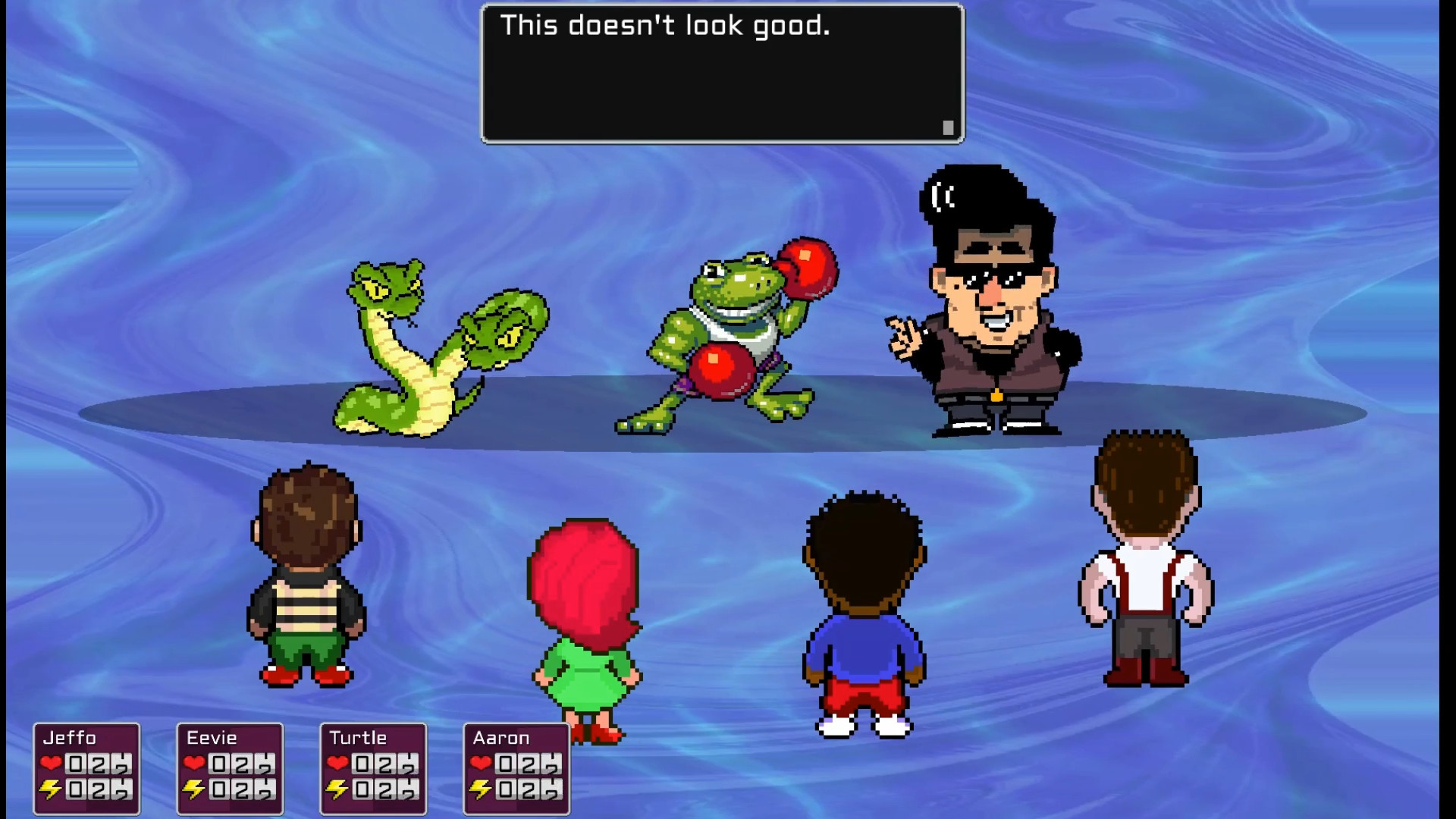
Task: Open Aaron's status card
Action: (516, 770)
